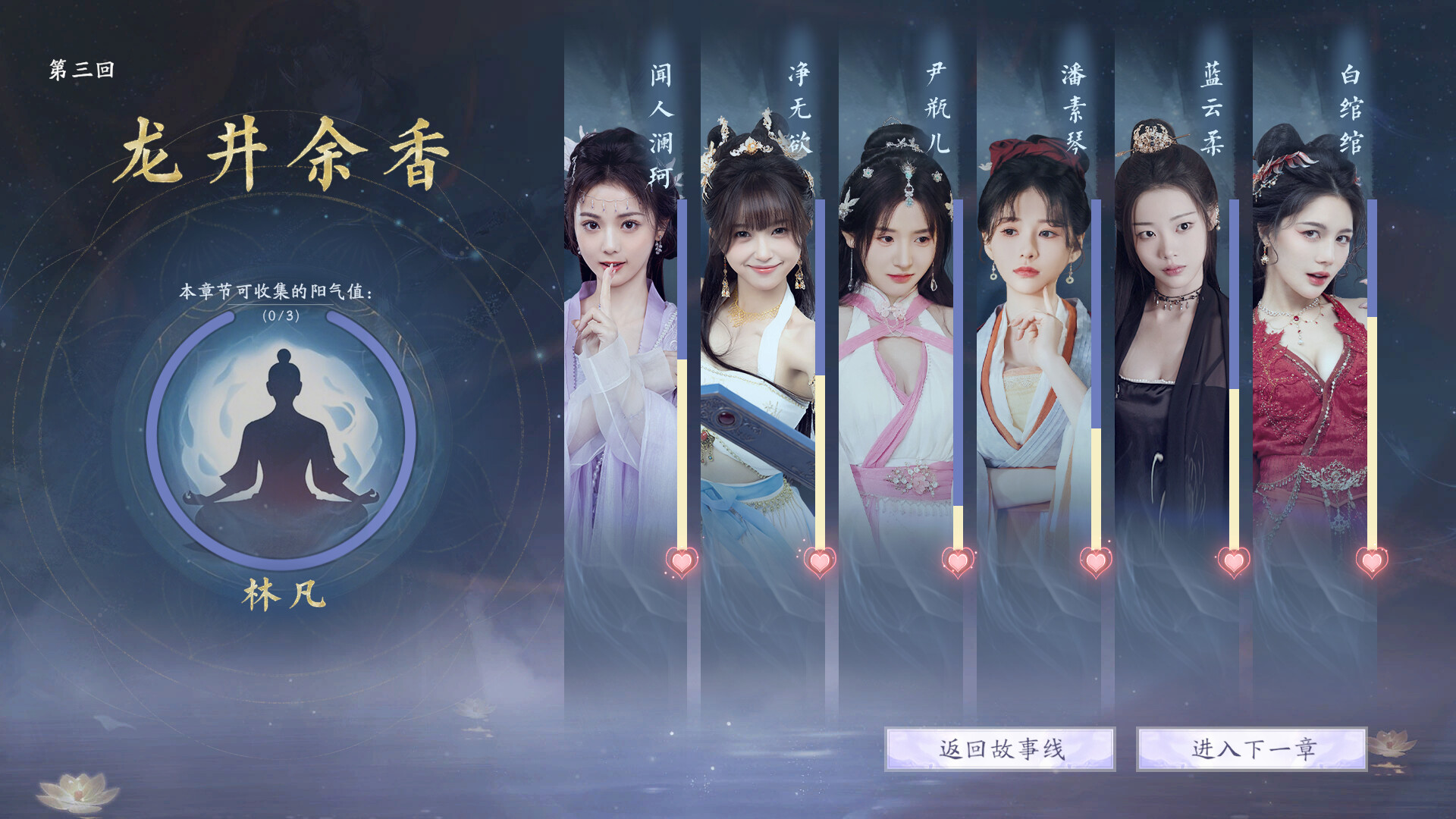The width and height of the screenshot is (1456, 819).
Task: Click the heart icon below 尹瓶儿
Action: (x=957, y=563)
